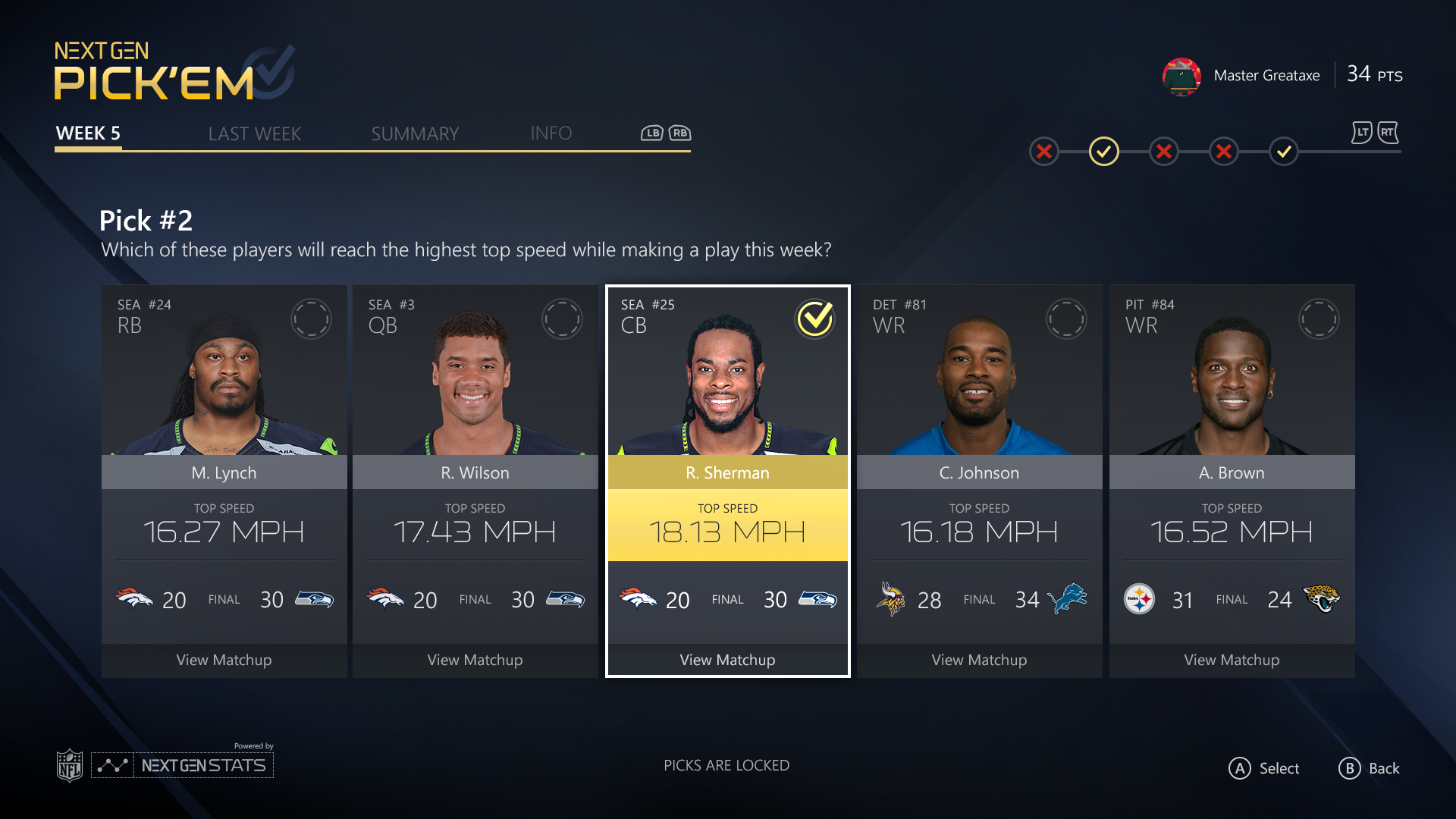1456x819 pixels.
Task: Select the Next Gen Stats logo
Action: coord(182,764)
